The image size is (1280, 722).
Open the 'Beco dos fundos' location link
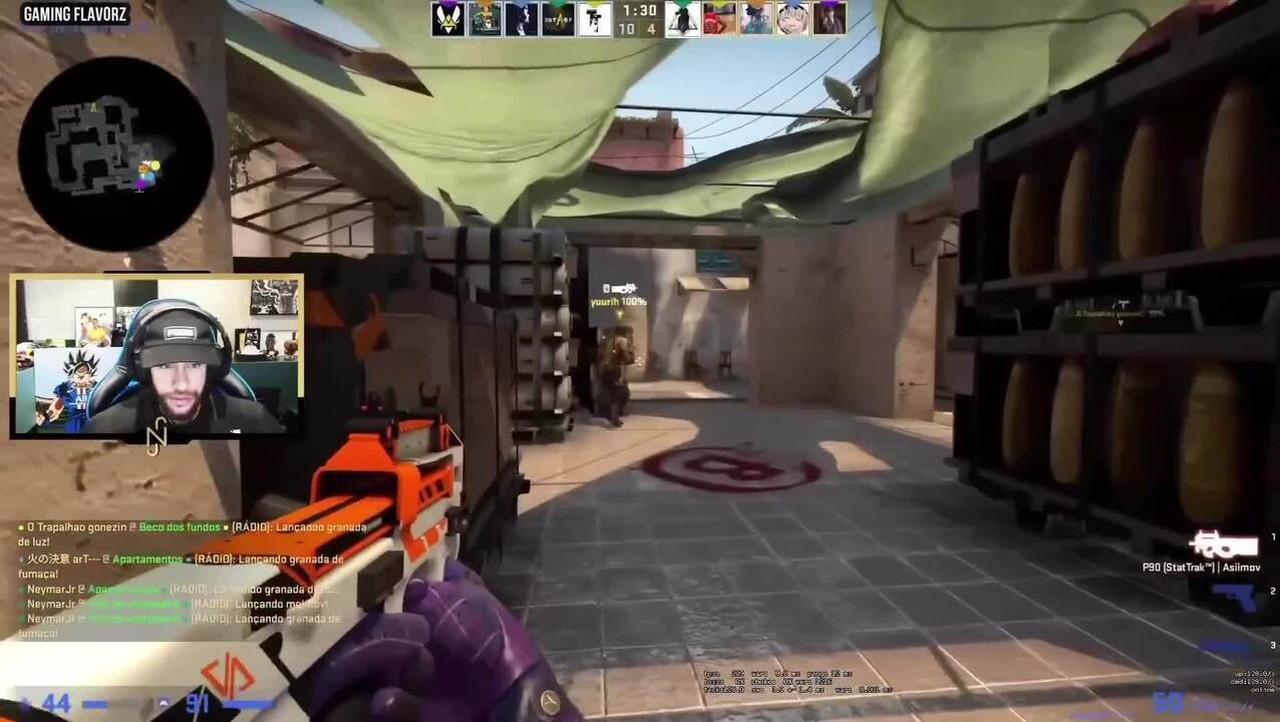pos(178,528)
